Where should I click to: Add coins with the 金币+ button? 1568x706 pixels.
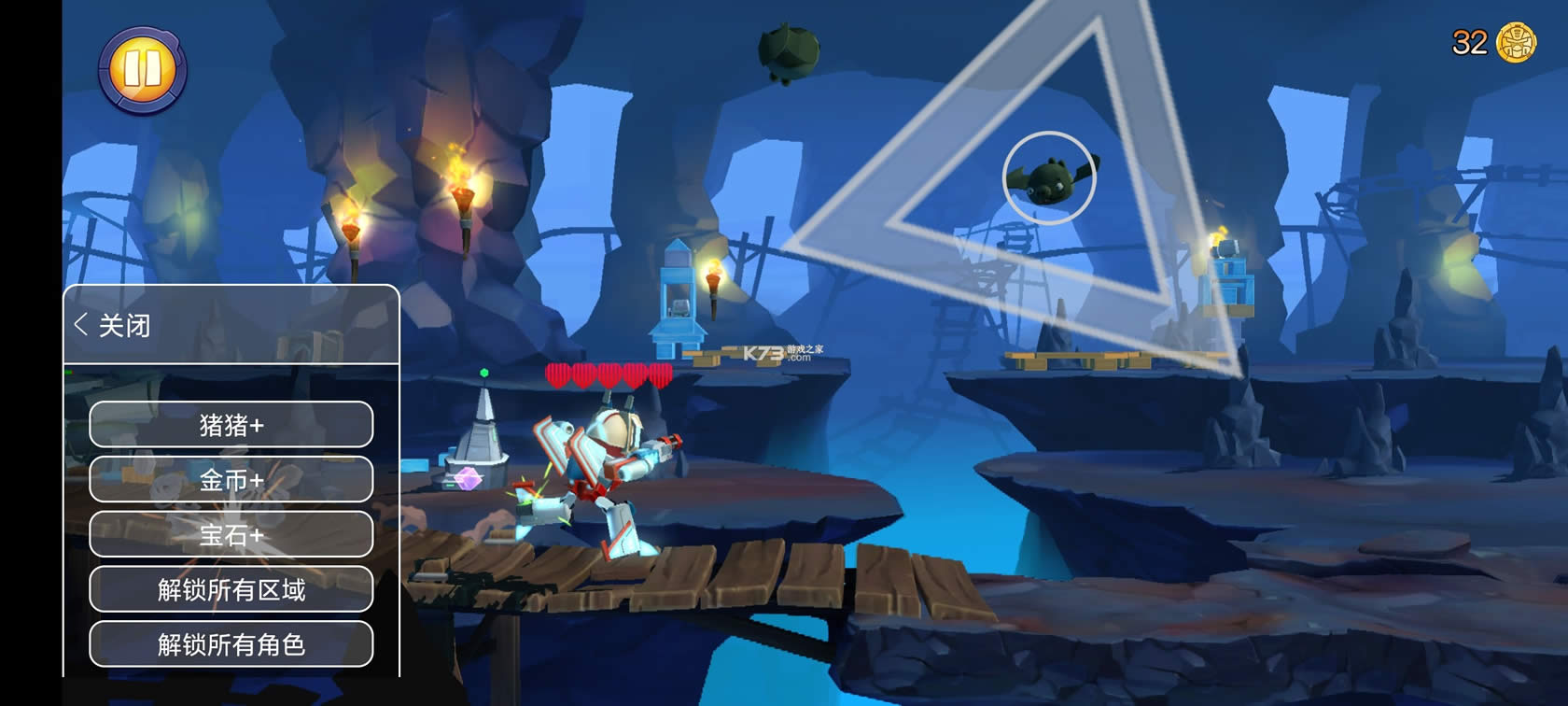pos(231,480)
